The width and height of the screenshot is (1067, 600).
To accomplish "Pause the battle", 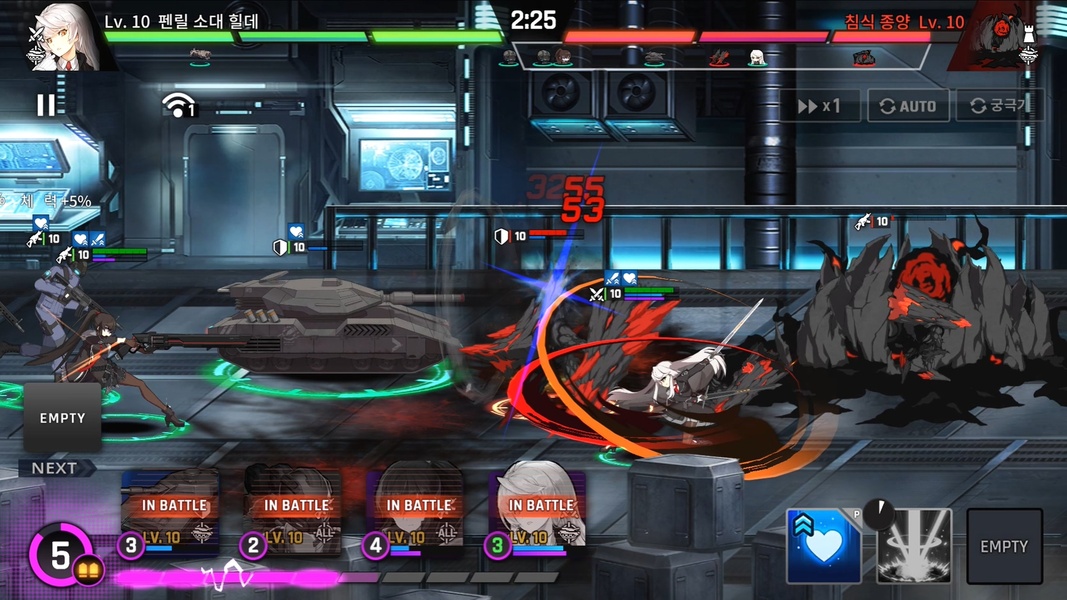I will coord(46,105).
